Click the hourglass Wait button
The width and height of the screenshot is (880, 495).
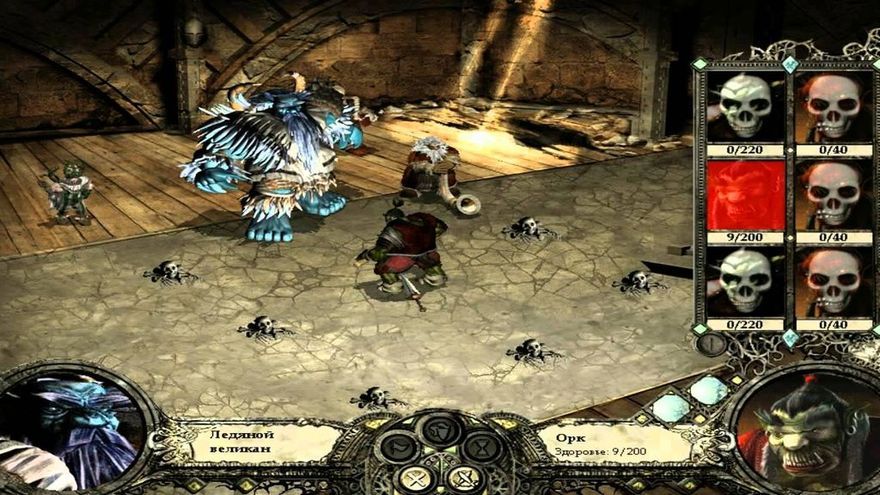pyautogui.click(x=482, y=447)
